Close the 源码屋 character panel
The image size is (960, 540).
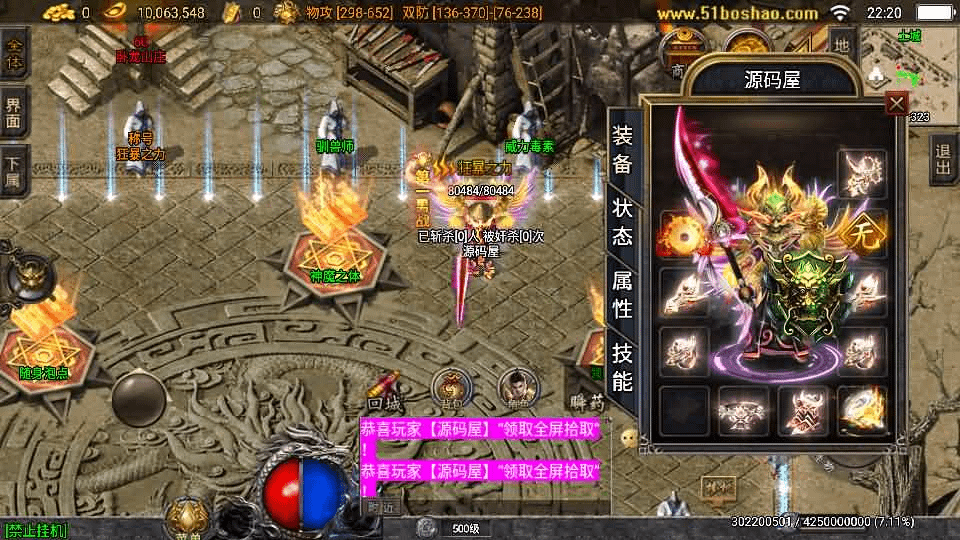click(897, 103)
